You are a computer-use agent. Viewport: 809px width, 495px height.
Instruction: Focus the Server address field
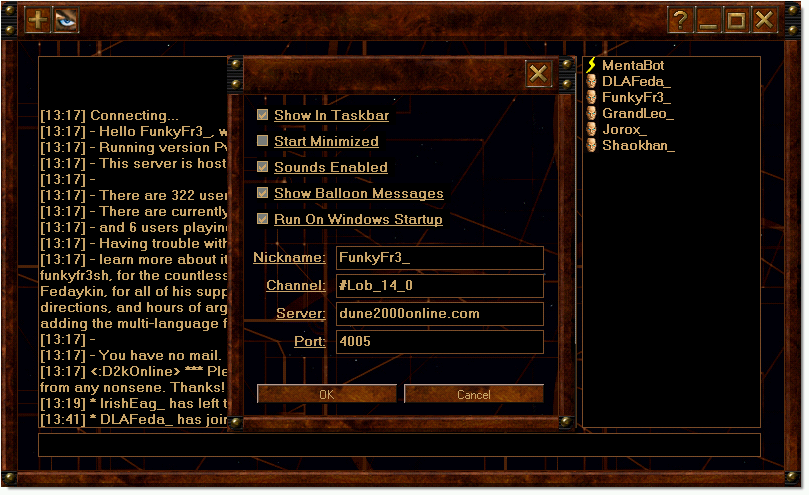tap(439, 314)
